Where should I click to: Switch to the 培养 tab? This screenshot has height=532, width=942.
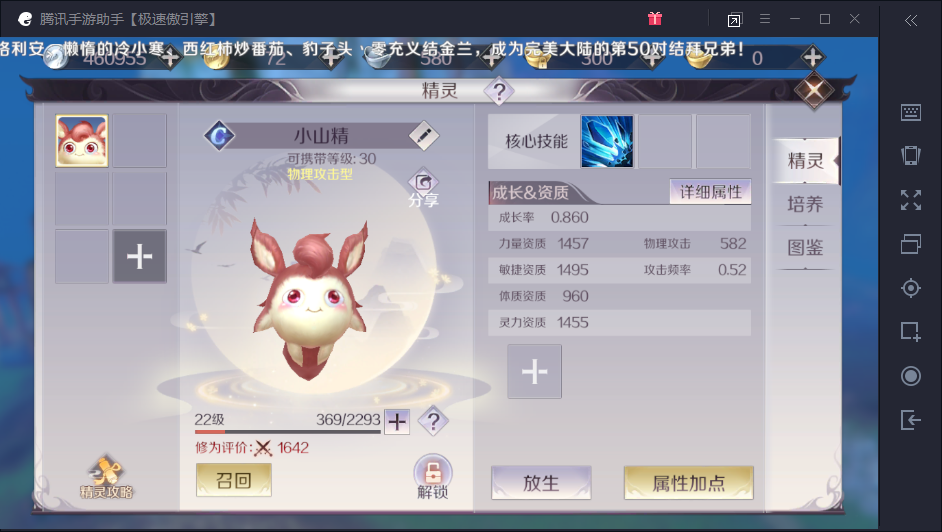(805, 204)
